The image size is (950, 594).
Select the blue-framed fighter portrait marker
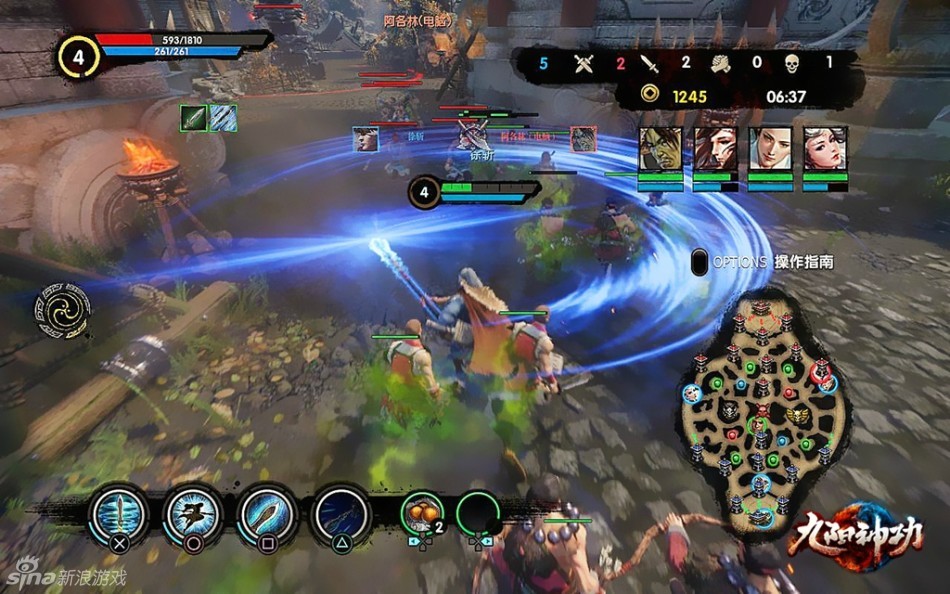pyautogui.click(x=366, y=140)
